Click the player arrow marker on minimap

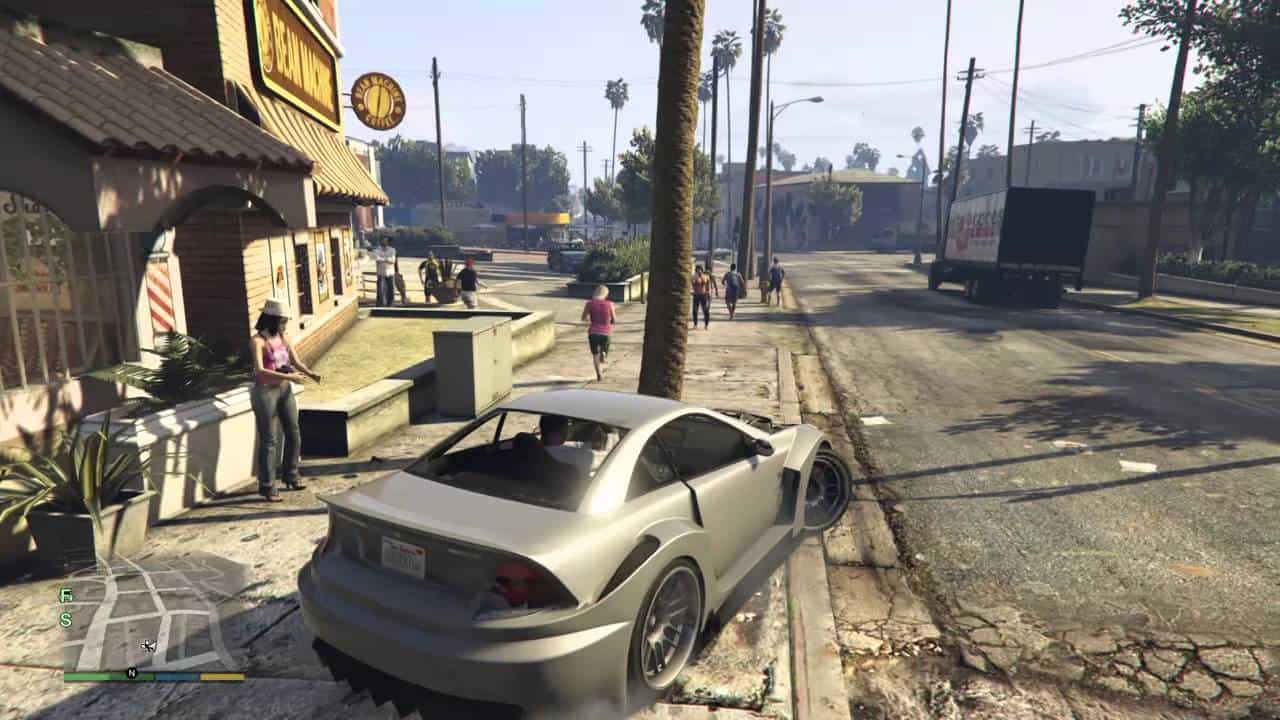click(148, 645)
